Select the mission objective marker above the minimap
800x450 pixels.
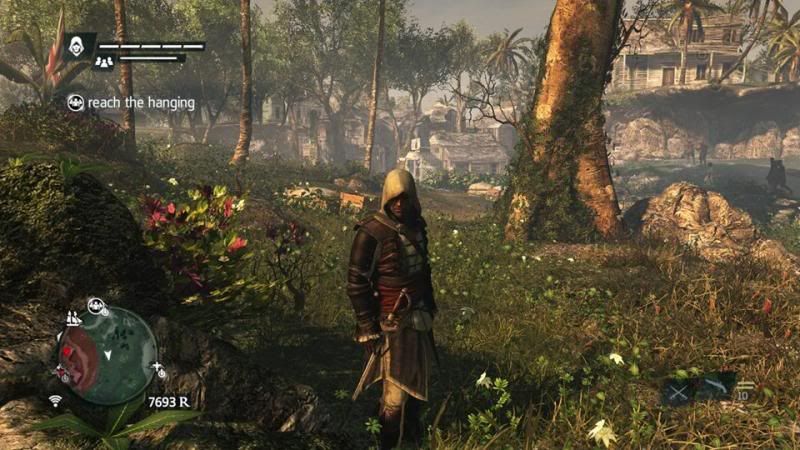[97, 306]
